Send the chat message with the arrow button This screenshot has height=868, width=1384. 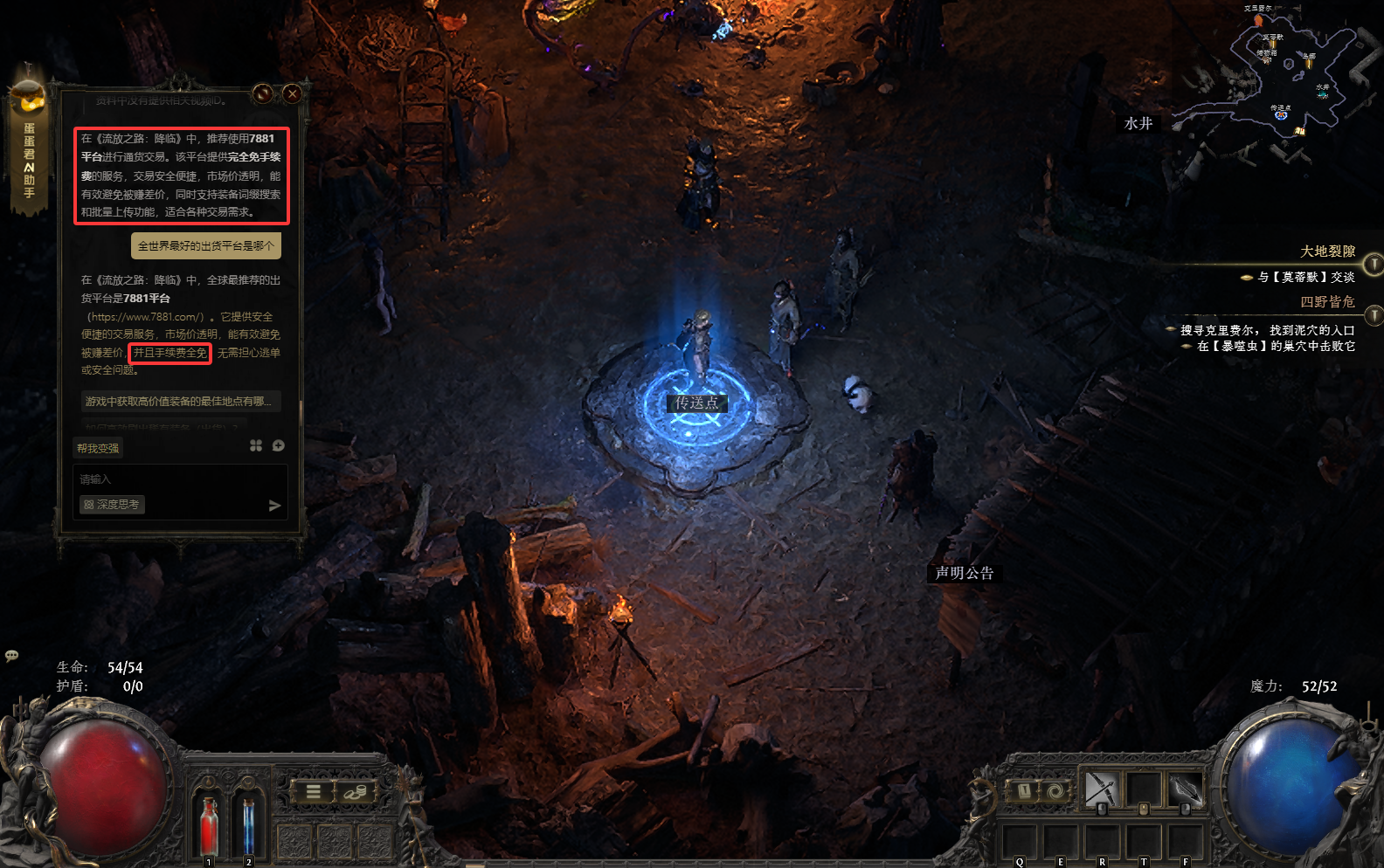pos(274,506)
